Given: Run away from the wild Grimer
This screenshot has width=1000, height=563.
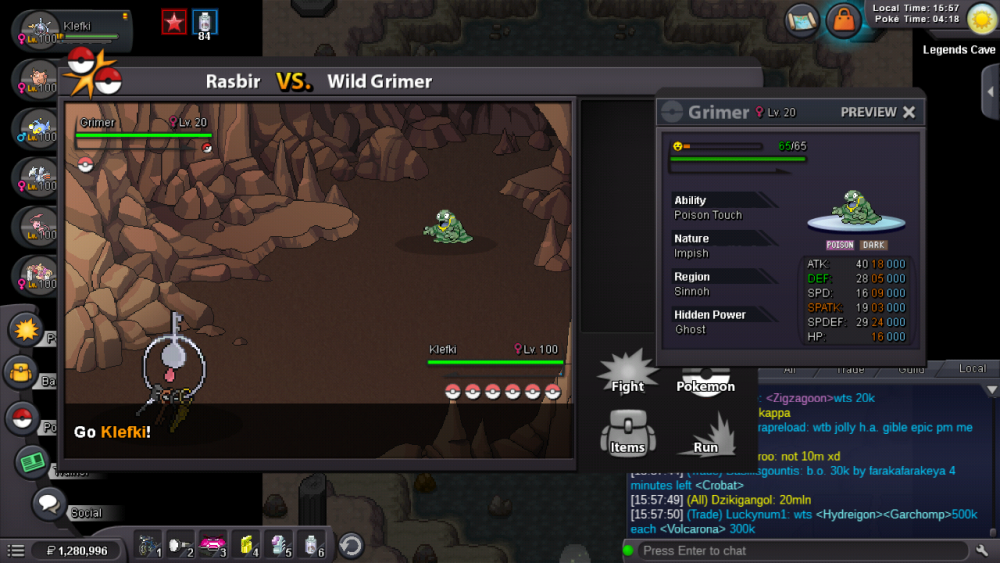Looking at the screenshot, I should pyautogui.click(x=704, y=437).
